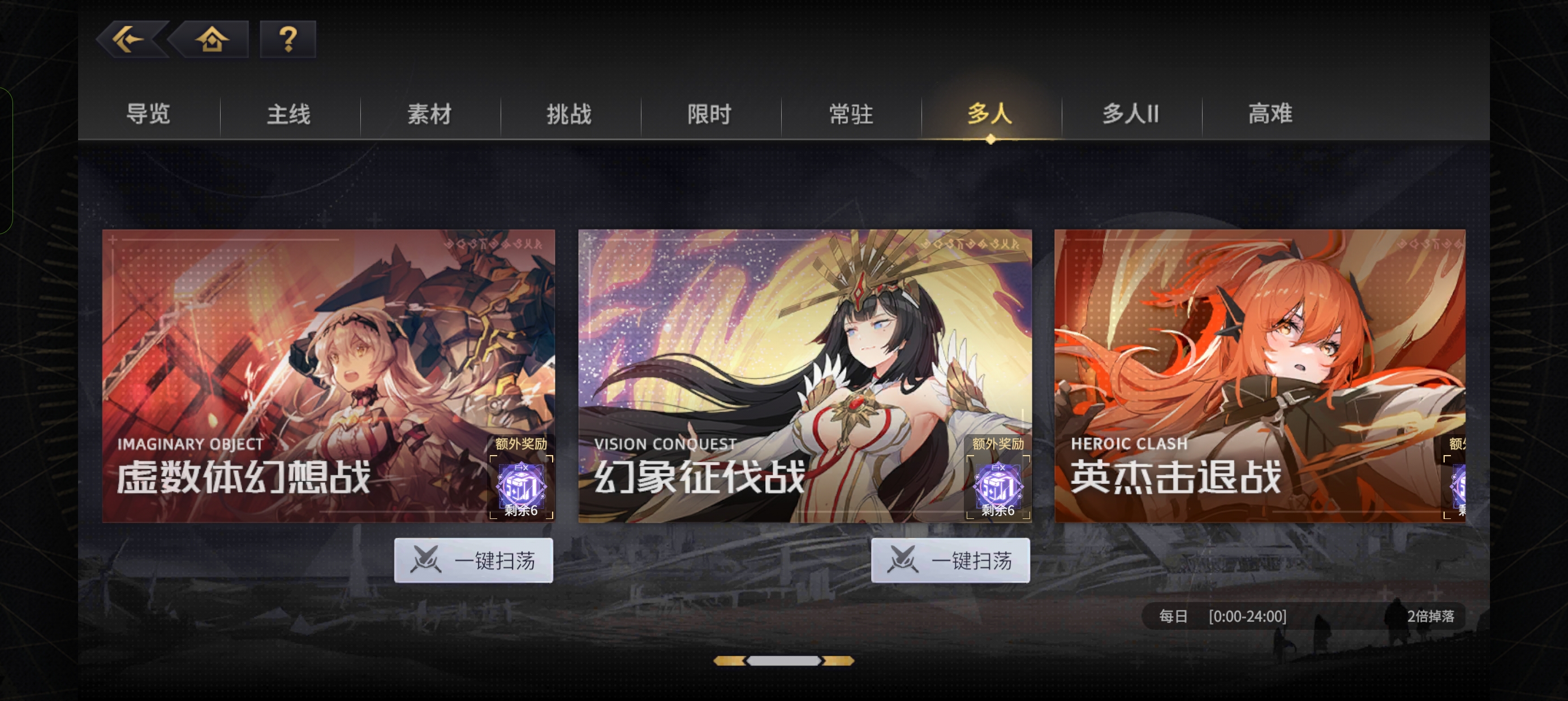Image resolution: width=1568 pixels, height=701 pixels.
Task: Click the back arrow icon
Action: [x=127, y=40]
